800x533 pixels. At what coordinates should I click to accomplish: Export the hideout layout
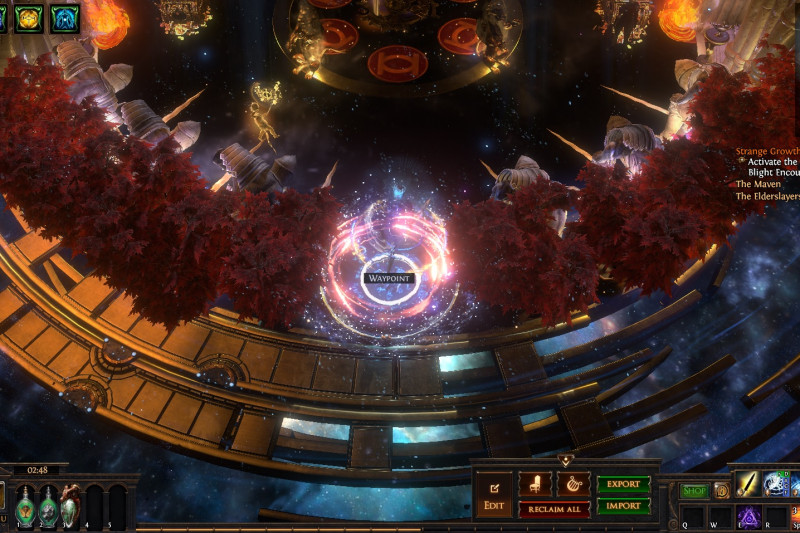pyautogui.click(x=623, y=484)
